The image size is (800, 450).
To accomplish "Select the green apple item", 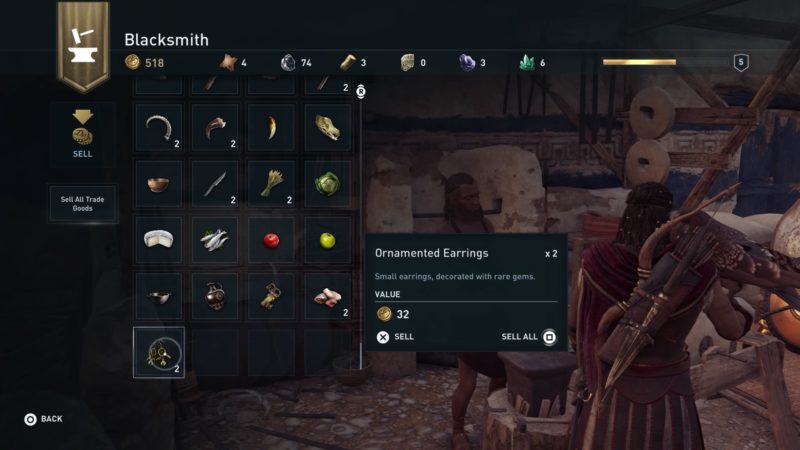I will pyautogui.click(x=327, y=240).
